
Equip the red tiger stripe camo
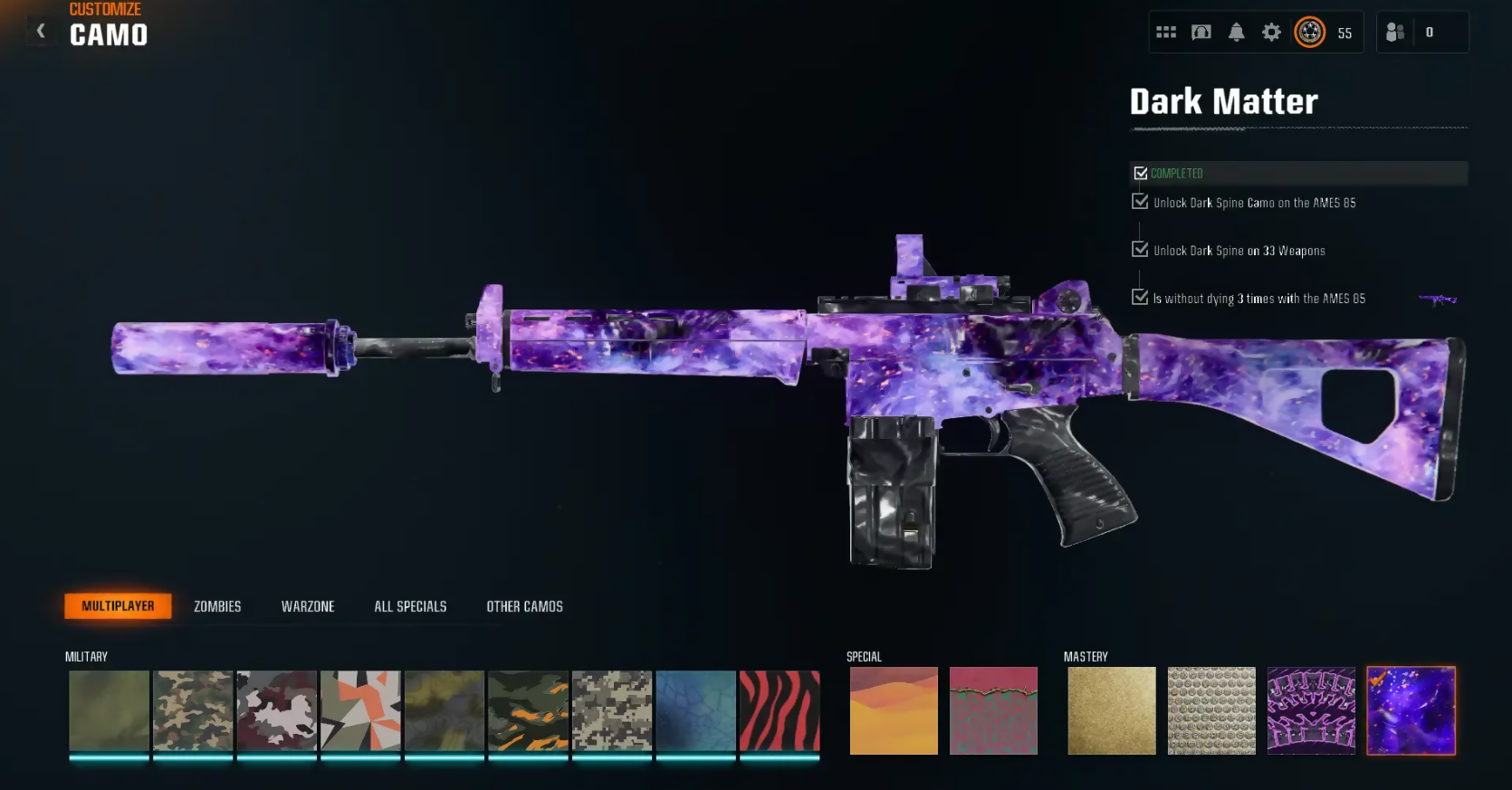tap(780, 710)
